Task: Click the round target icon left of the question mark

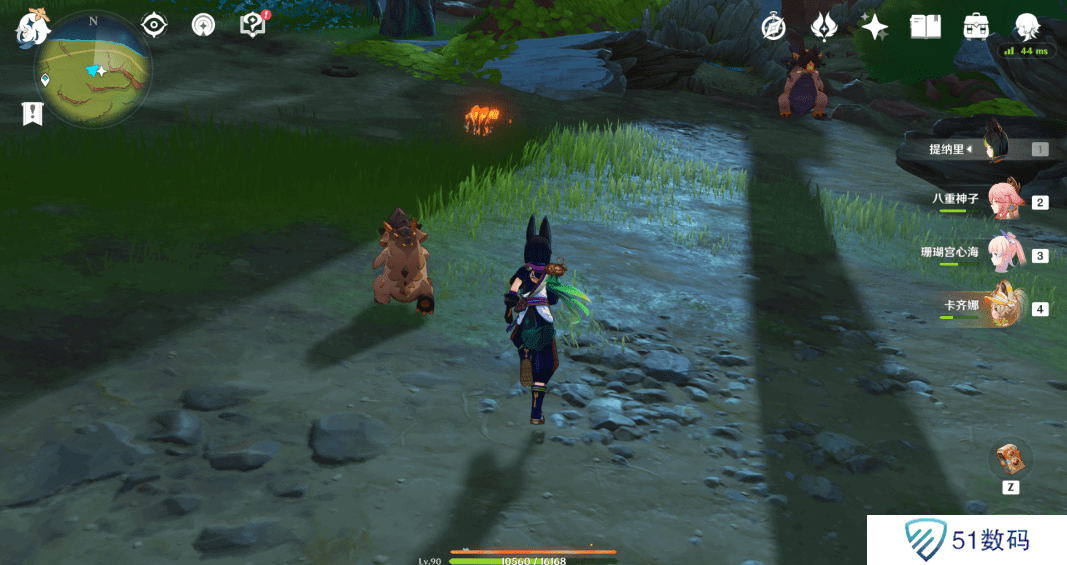Action: [x=204, y=25]
